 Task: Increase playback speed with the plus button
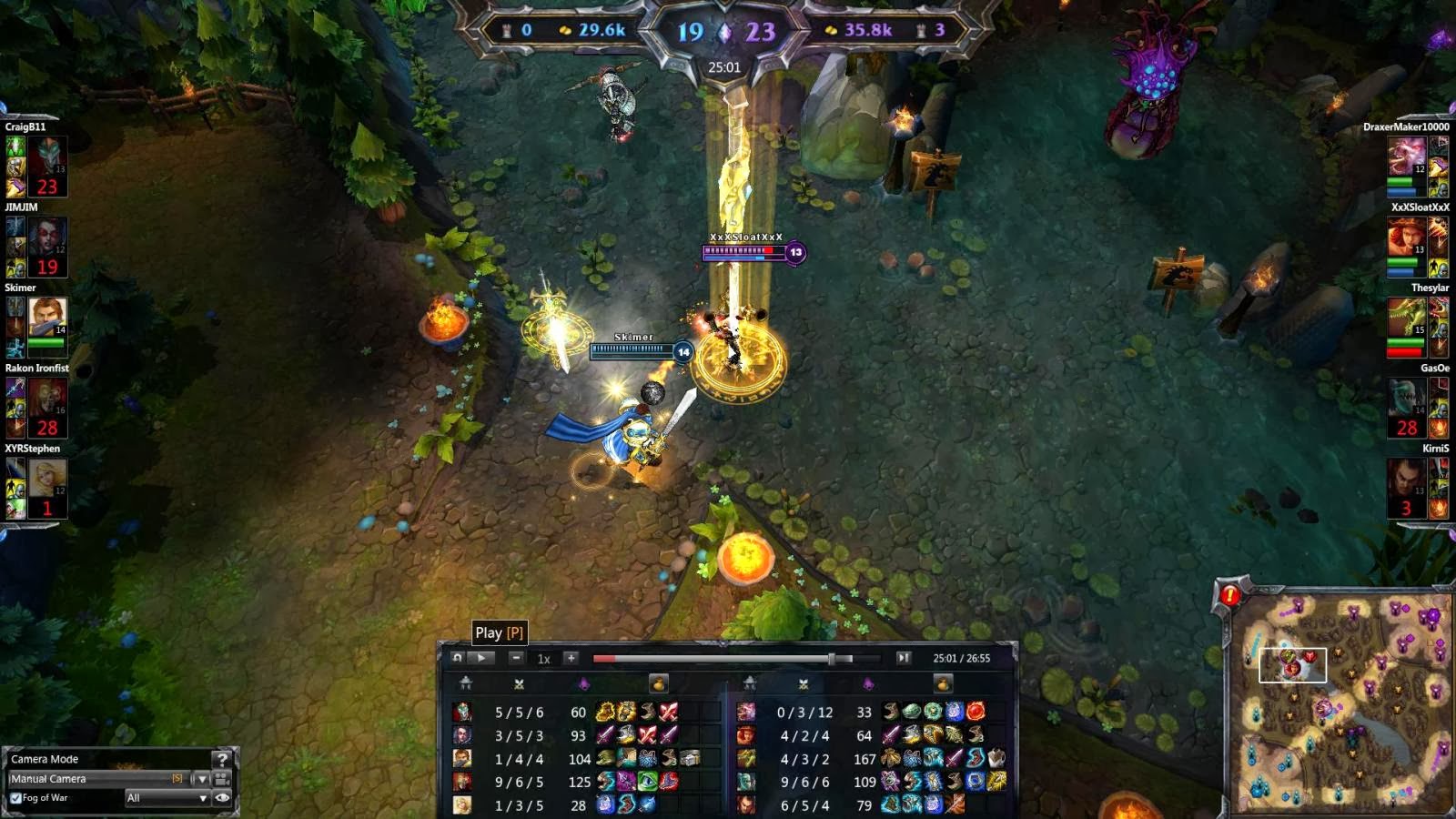click(571, 656)
